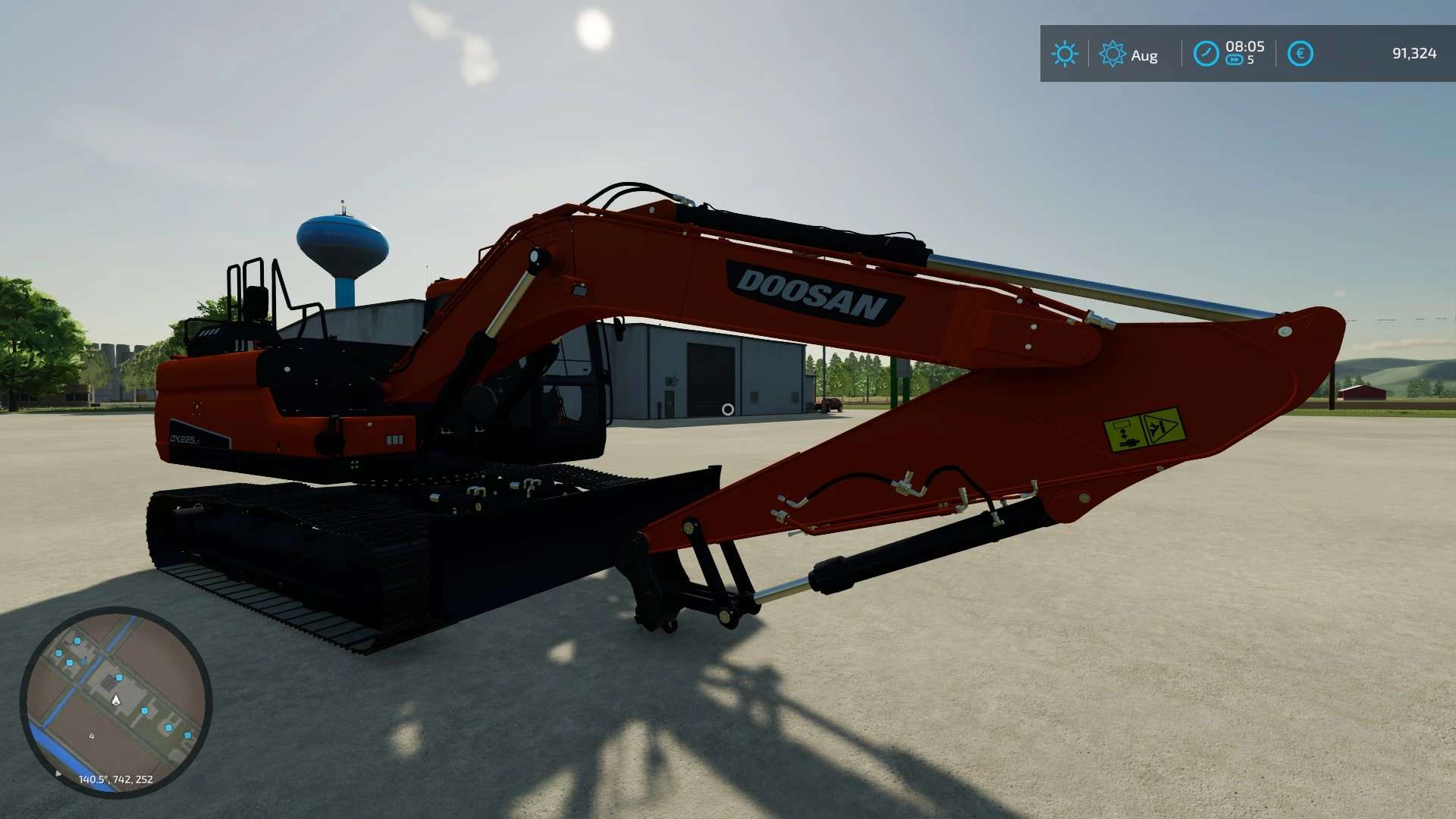
Task: Click the money balance 91,324
Action: (1415, 54)
